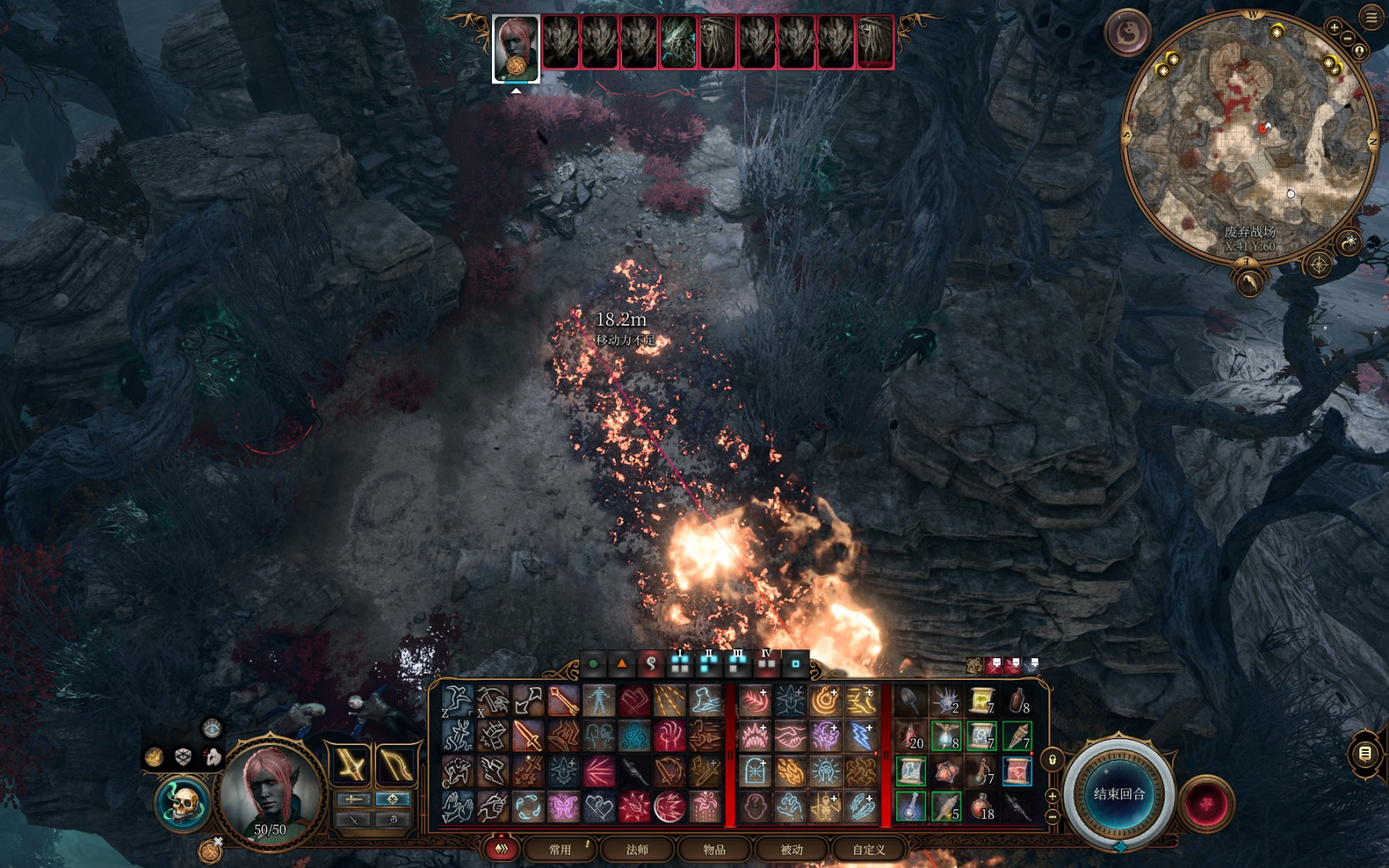Show the 物品 items tab
The width and height of the screenshot is (1389, 868).
tap(714, 850)
